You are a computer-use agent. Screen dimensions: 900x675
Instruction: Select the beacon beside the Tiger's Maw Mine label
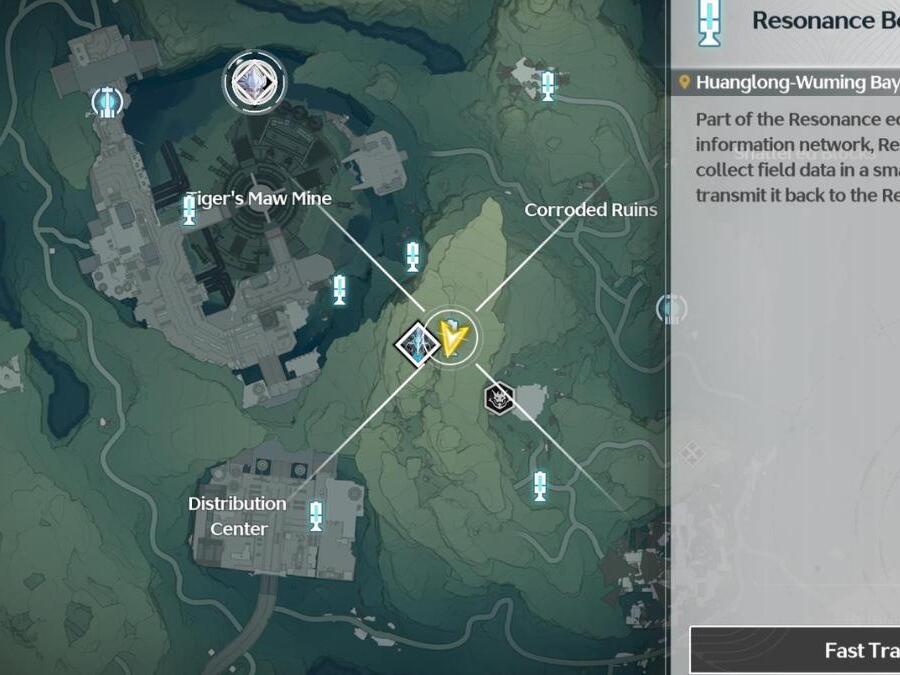coord(189,209)
